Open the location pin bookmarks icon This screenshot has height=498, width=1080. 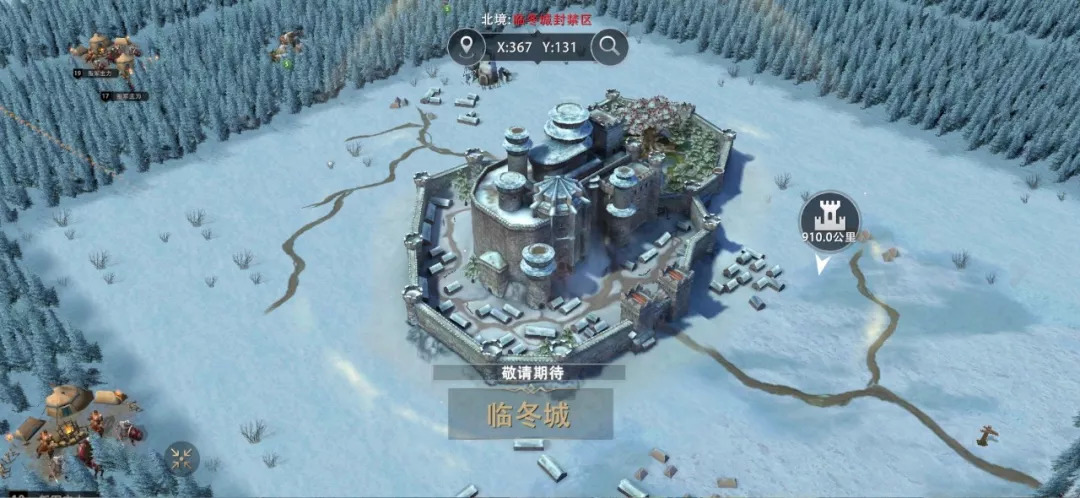466,46
